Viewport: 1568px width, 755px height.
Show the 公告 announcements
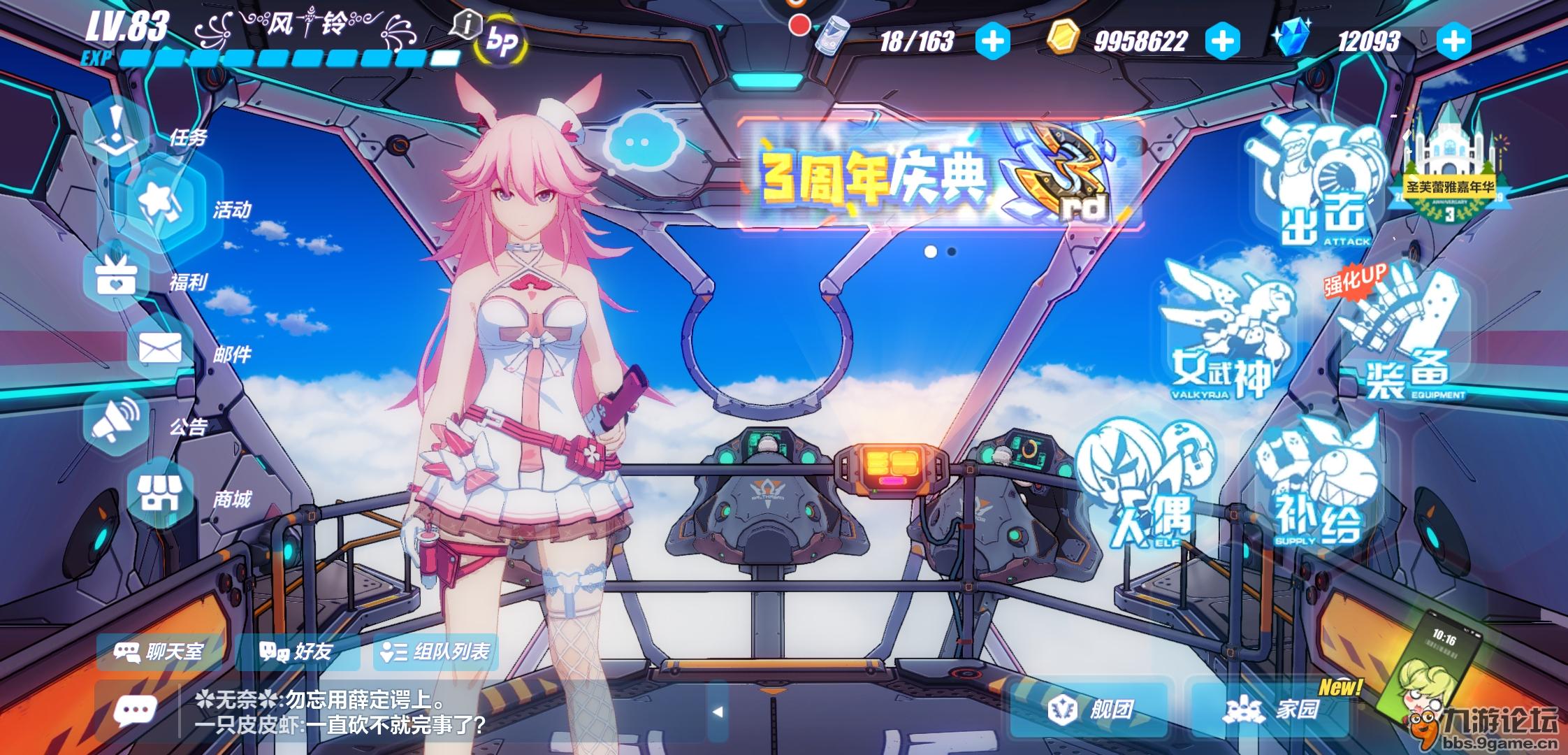(116, 421)
